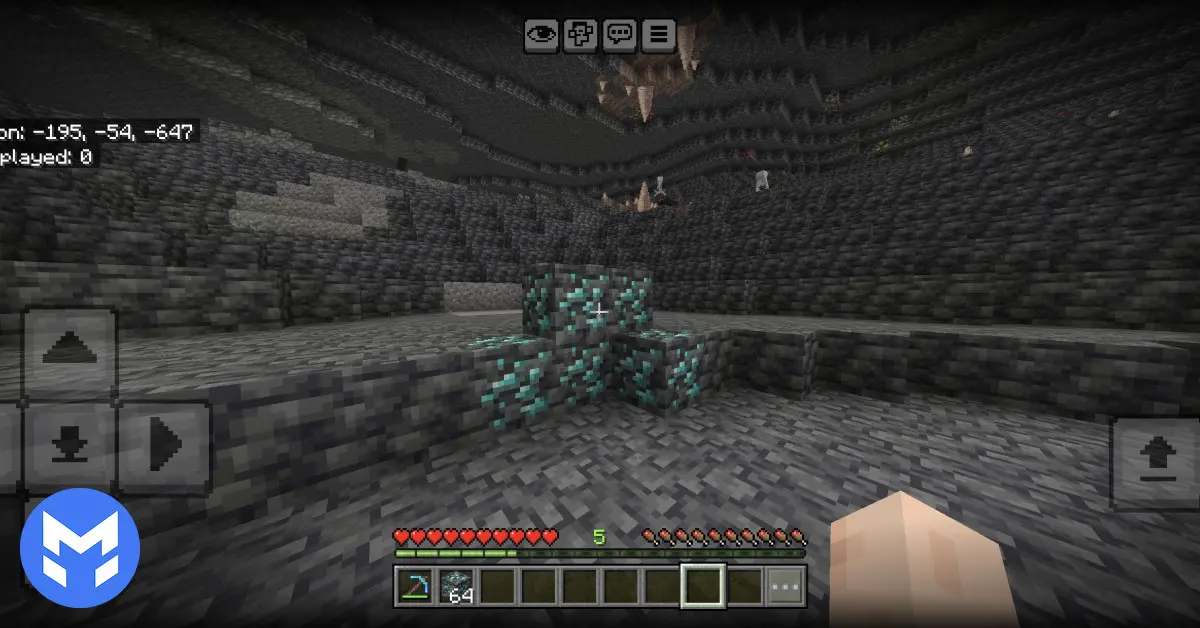Viewport: 1200px width, 628px height.
Task: Open chat with the speech bubble button
Action: [619, 35]
